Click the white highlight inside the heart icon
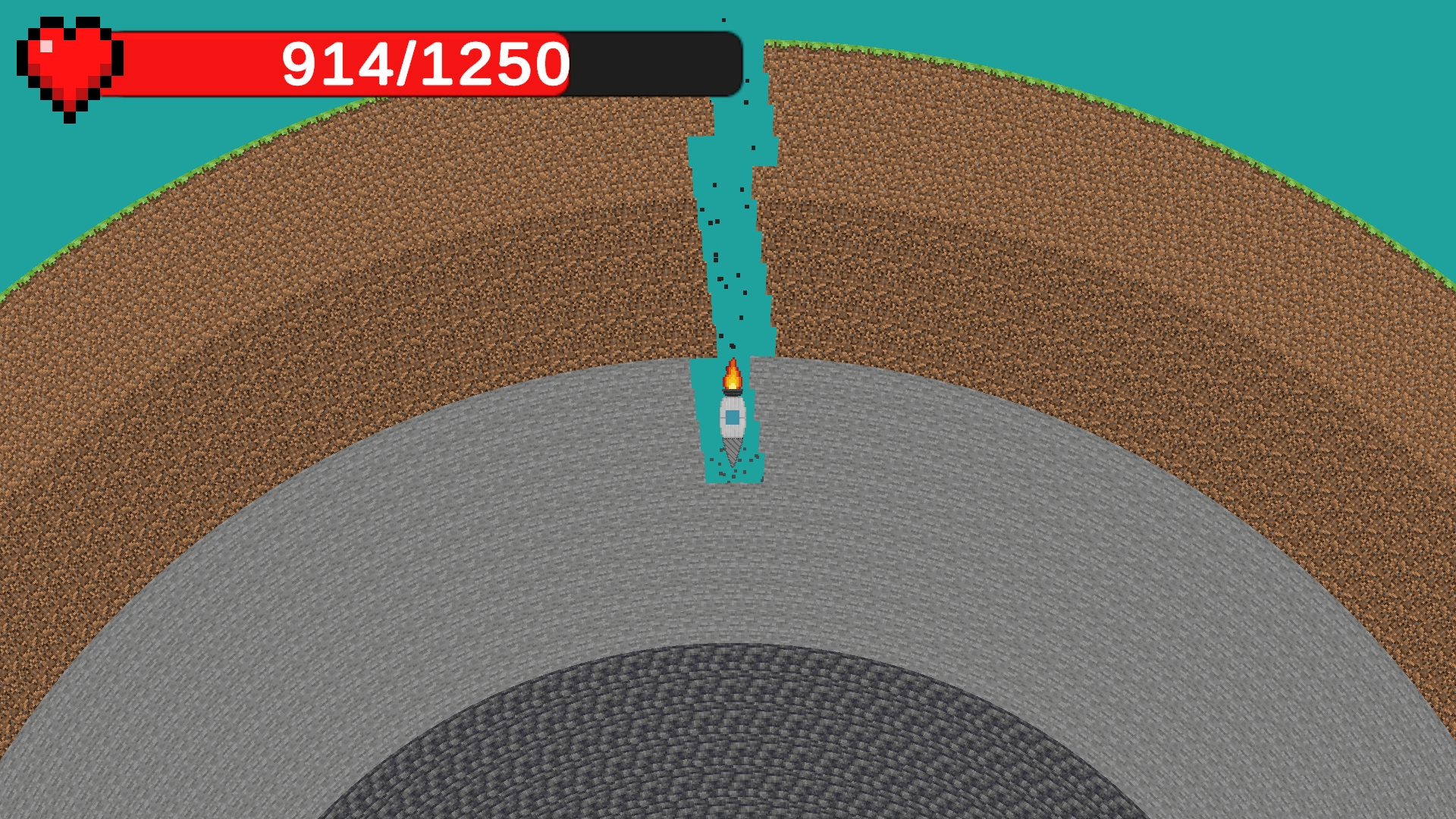This screenshot has height=819, width=1456. pos(47,44)
